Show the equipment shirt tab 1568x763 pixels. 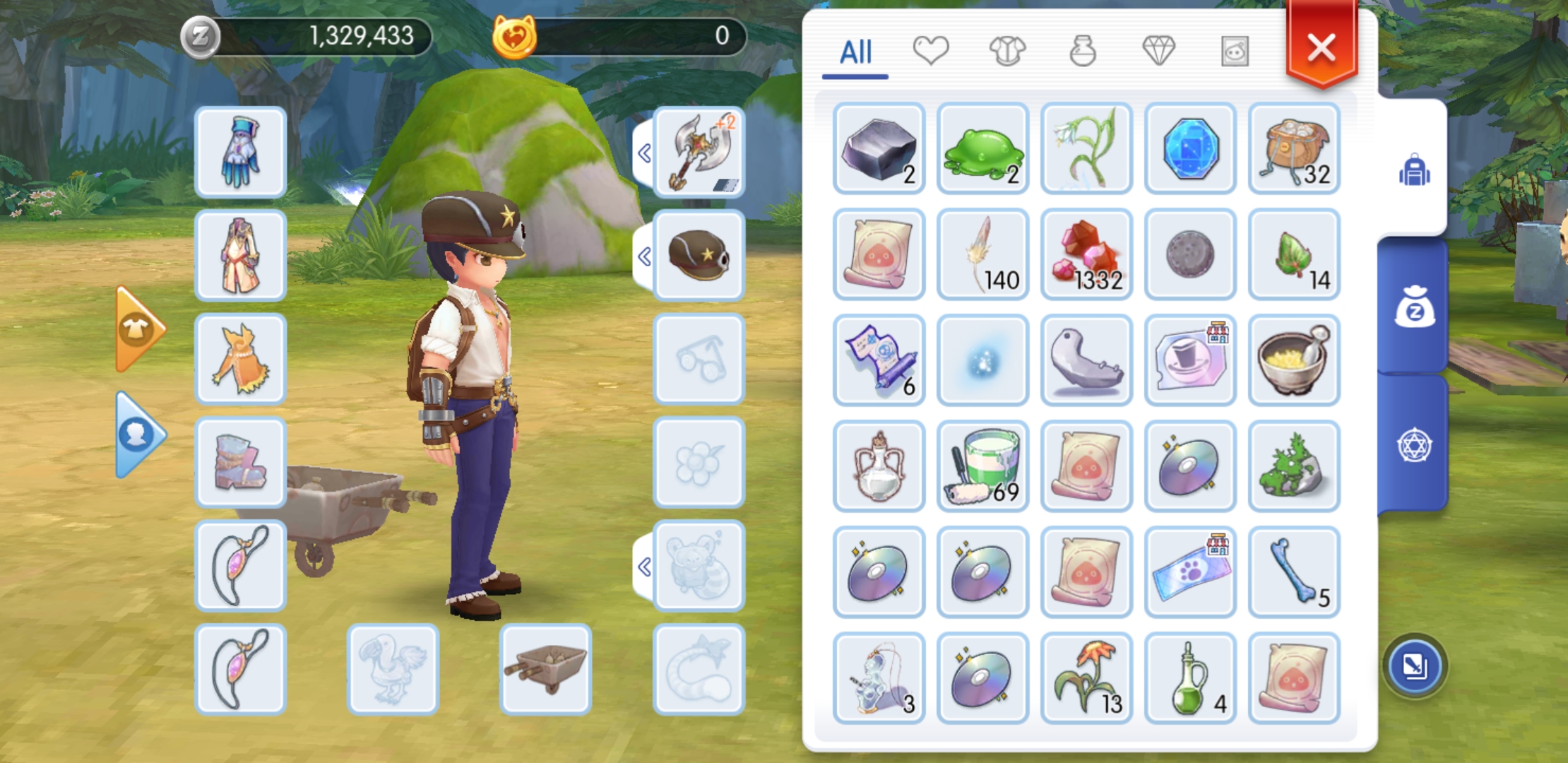pyautogui.click(x=1006, y=51)
